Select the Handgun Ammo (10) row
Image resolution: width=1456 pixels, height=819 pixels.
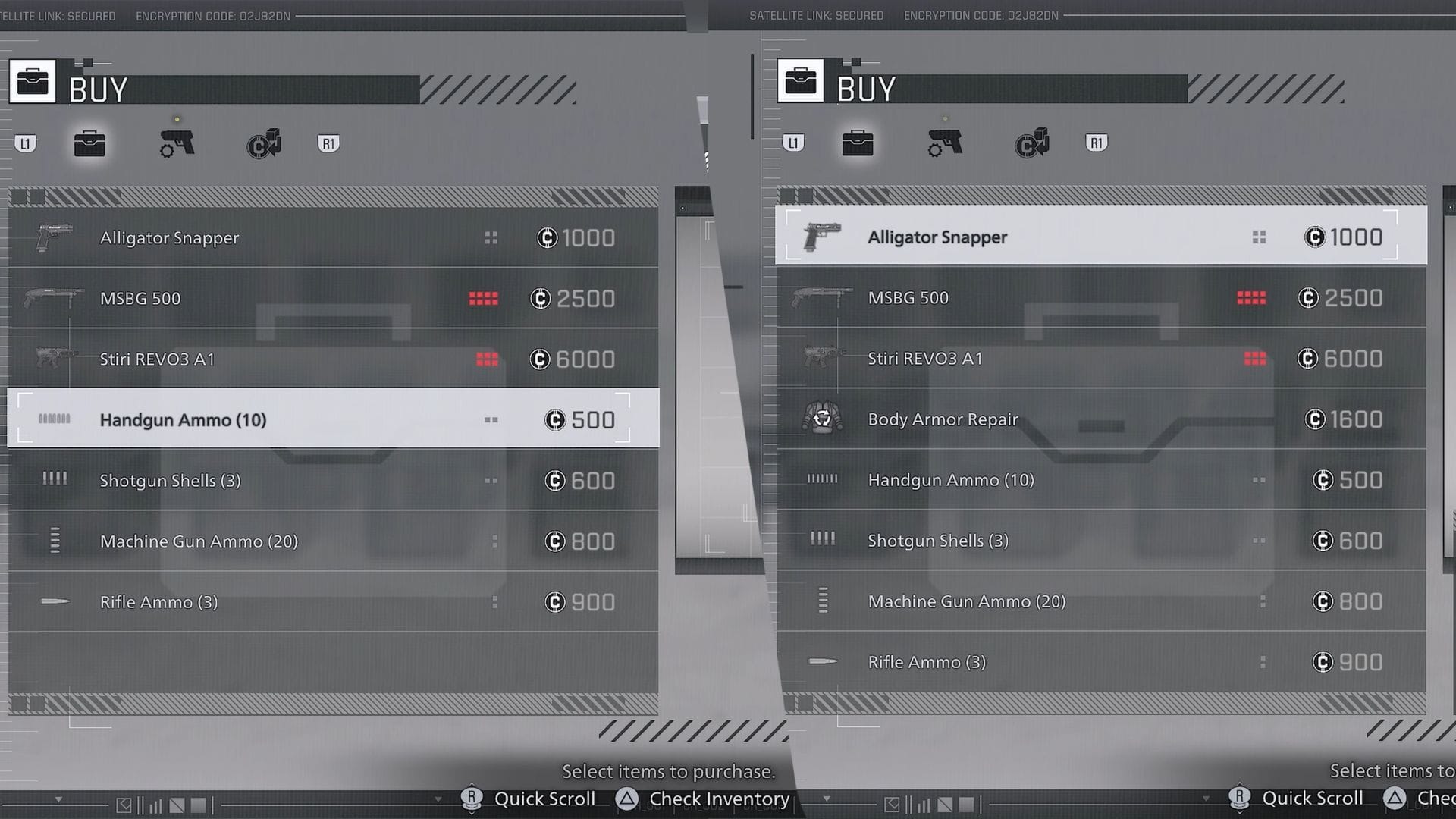tap(334, 419)
